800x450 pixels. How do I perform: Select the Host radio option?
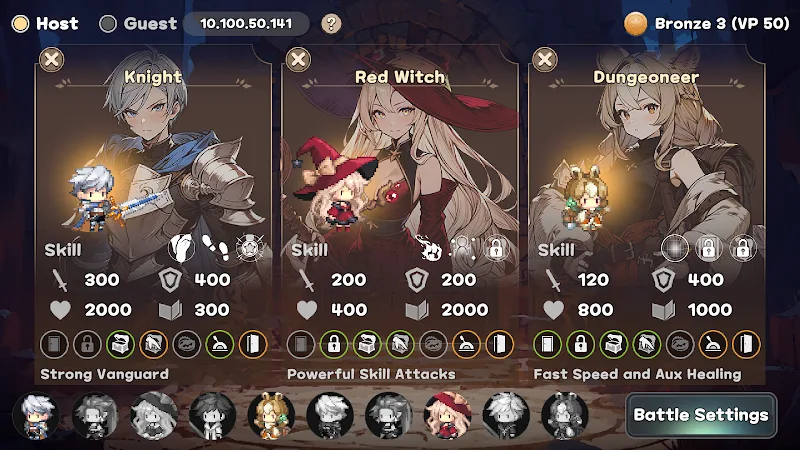point(20,23)
